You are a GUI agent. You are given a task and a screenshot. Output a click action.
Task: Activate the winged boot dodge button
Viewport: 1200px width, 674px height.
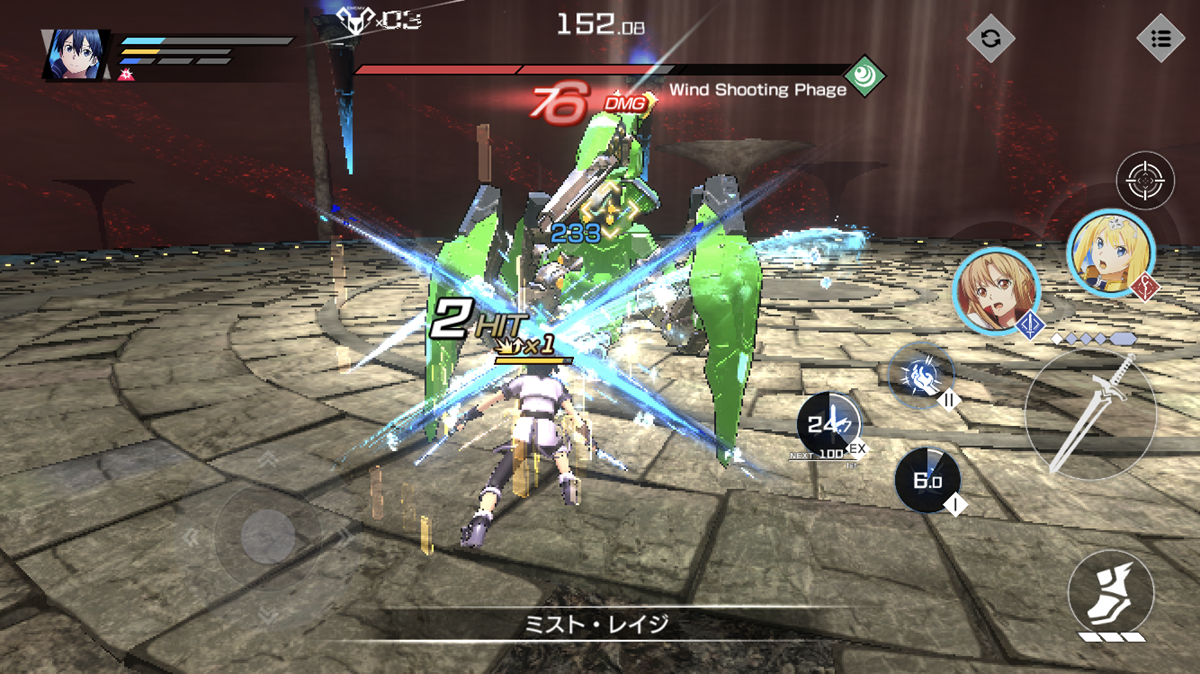click(x=1110, y=593)
